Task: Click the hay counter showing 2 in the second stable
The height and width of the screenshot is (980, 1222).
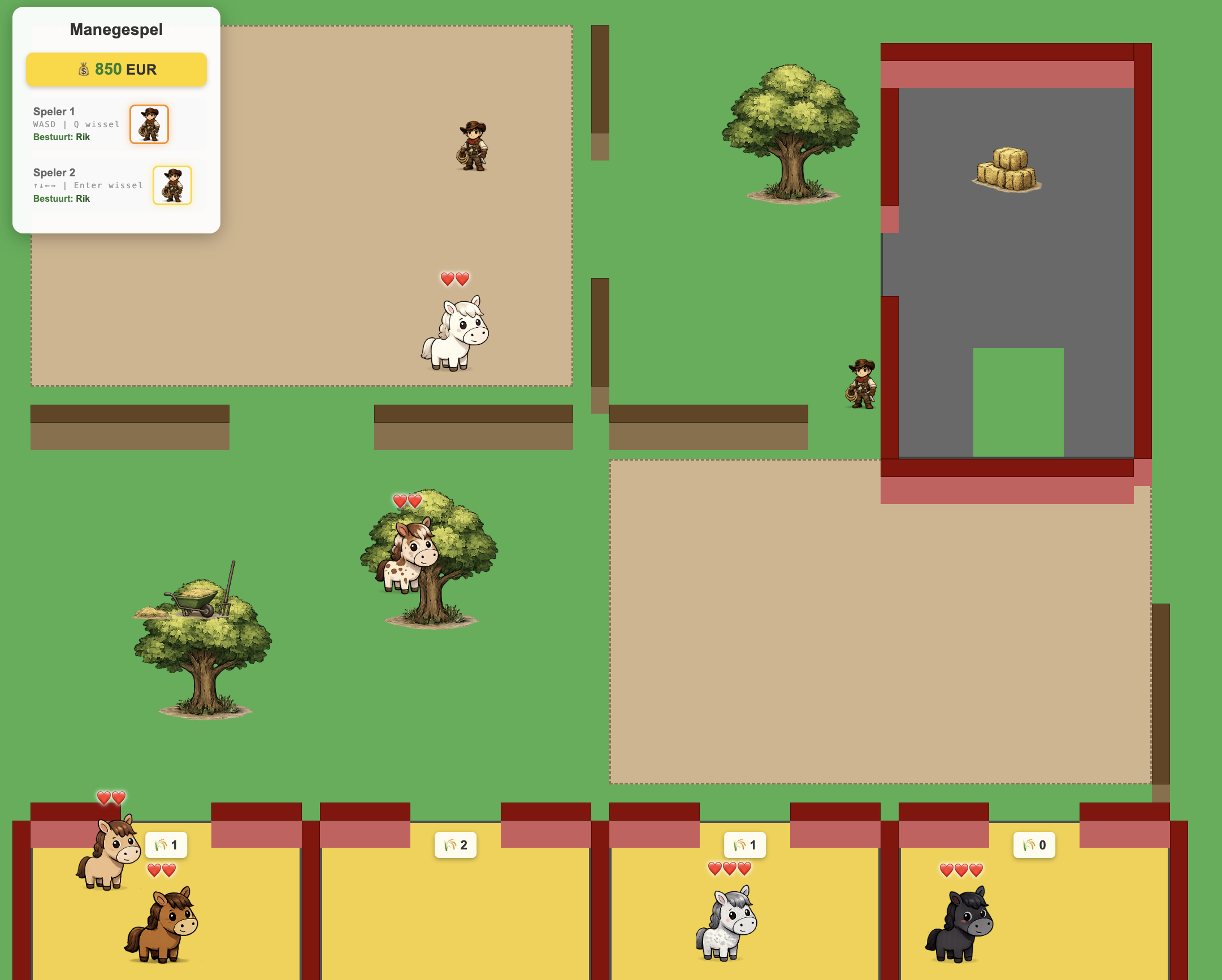Action: [x=454, y=844]
